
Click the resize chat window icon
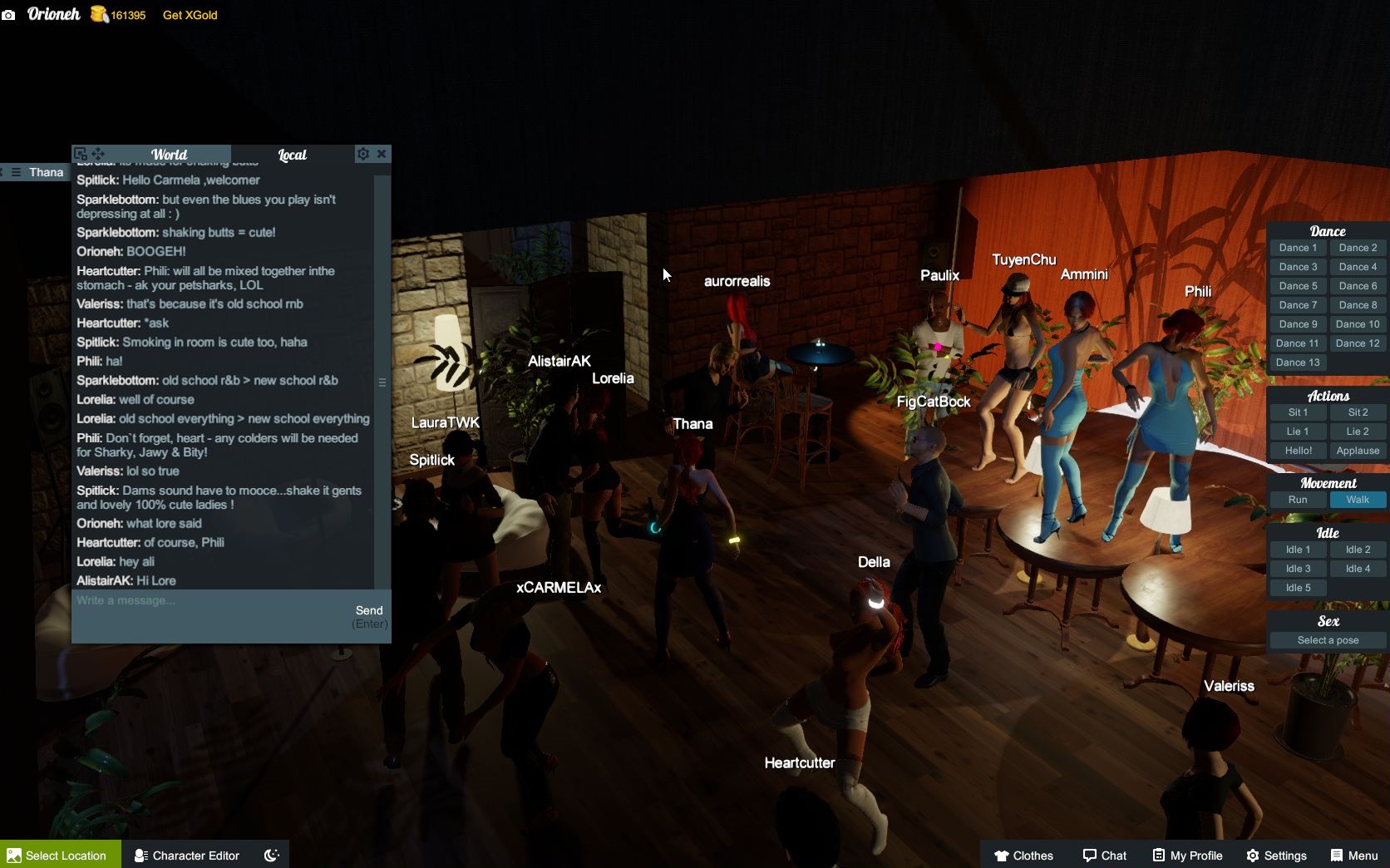81,154
